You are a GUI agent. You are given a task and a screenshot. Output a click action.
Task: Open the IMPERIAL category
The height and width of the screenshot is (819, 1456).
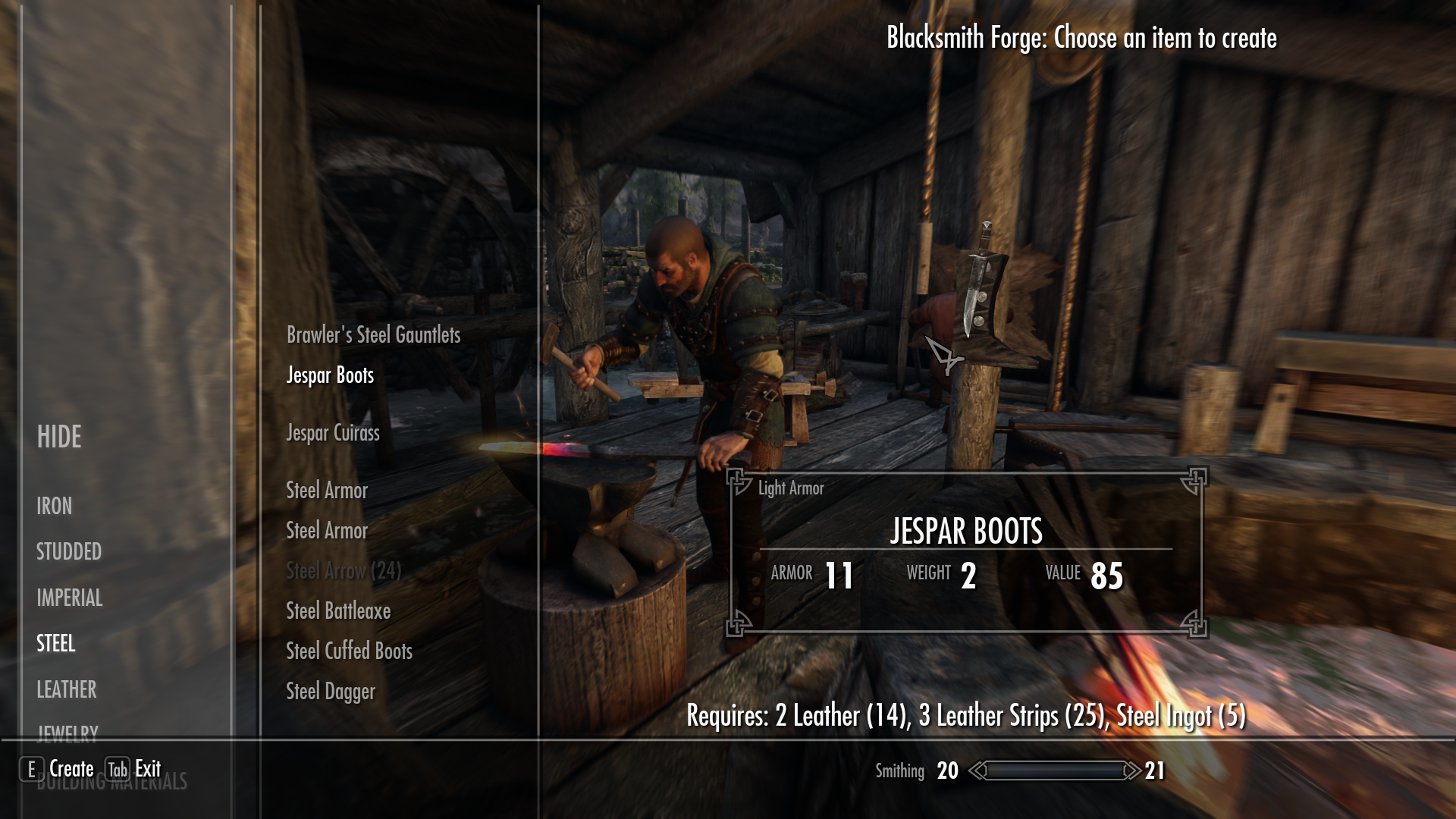69,598
